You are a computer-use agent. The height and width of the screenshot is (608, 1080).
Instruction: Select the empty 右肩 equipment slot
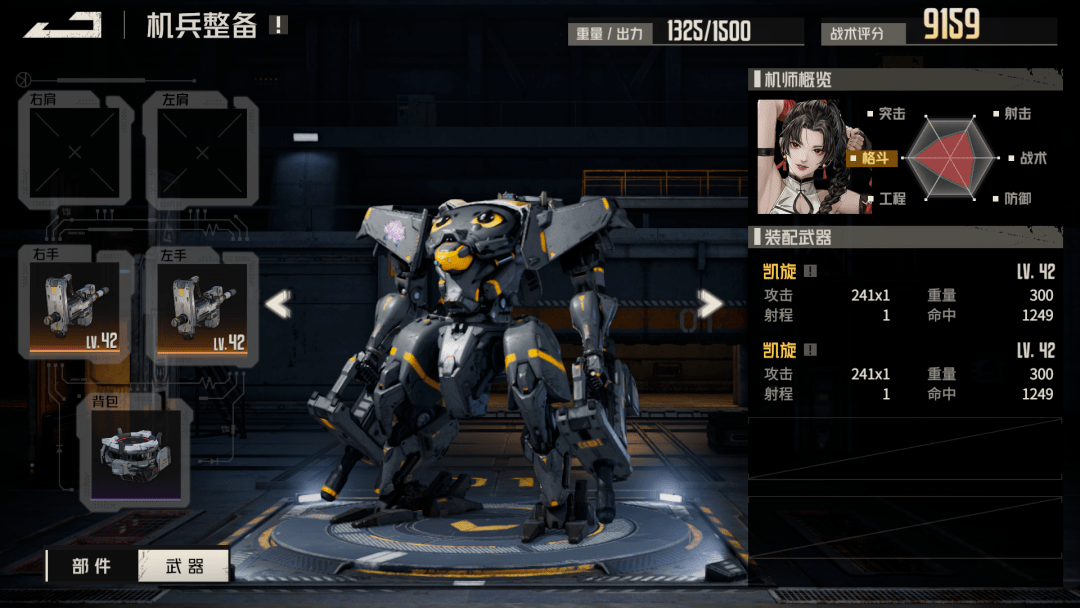(x=75, y=152)
